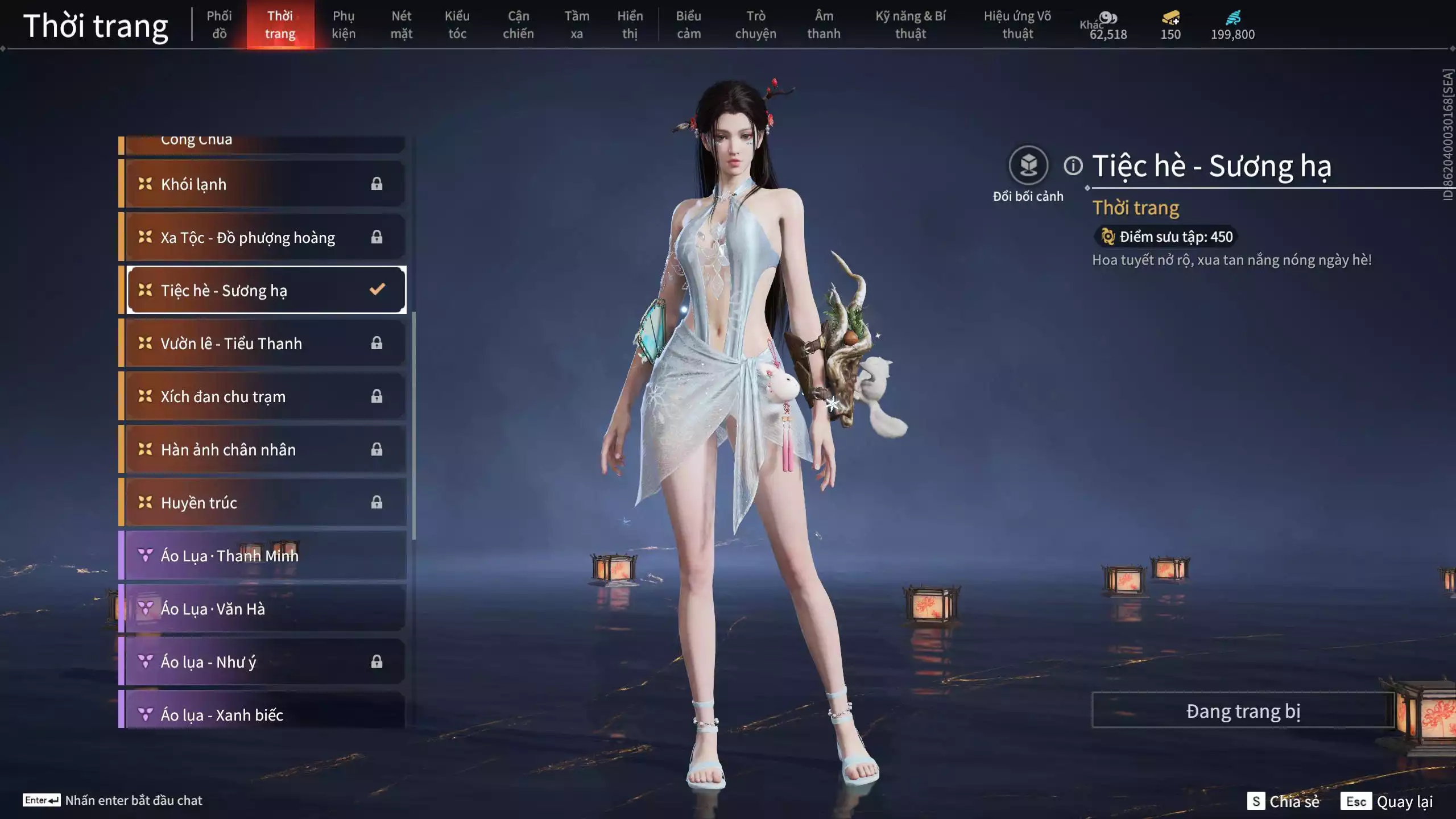Viewport: 1456px width, 819px height.
Task: Switch to the Phối đồ tab
Action: (x=219, y=25)
